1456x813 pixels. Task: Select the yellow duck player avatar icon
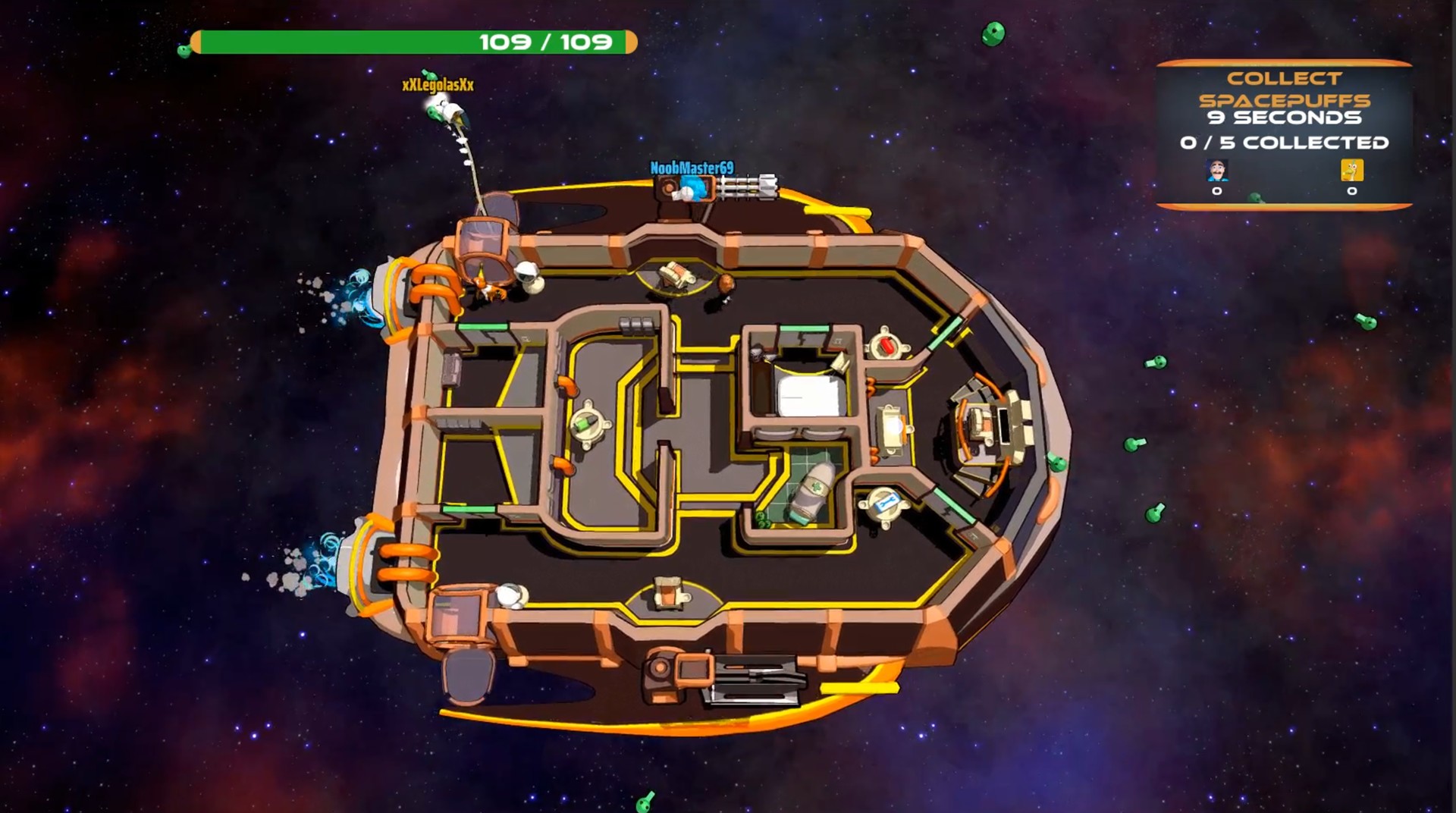point(1352,171)
